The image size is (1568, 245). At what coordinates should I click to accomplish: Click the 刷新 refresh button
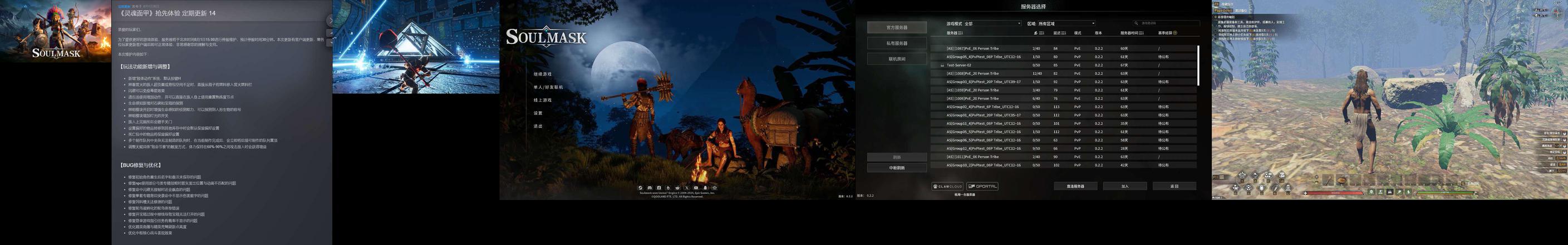897,157
